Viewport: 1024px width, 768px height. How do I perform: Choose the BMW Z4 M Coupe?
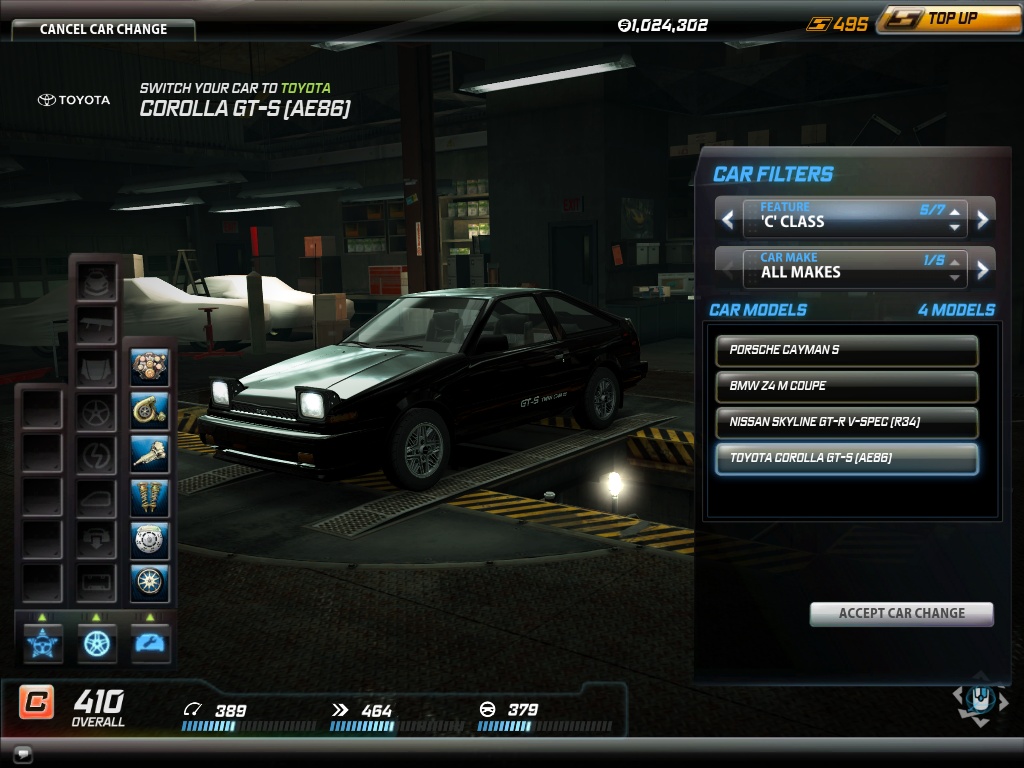click(846, 386)
